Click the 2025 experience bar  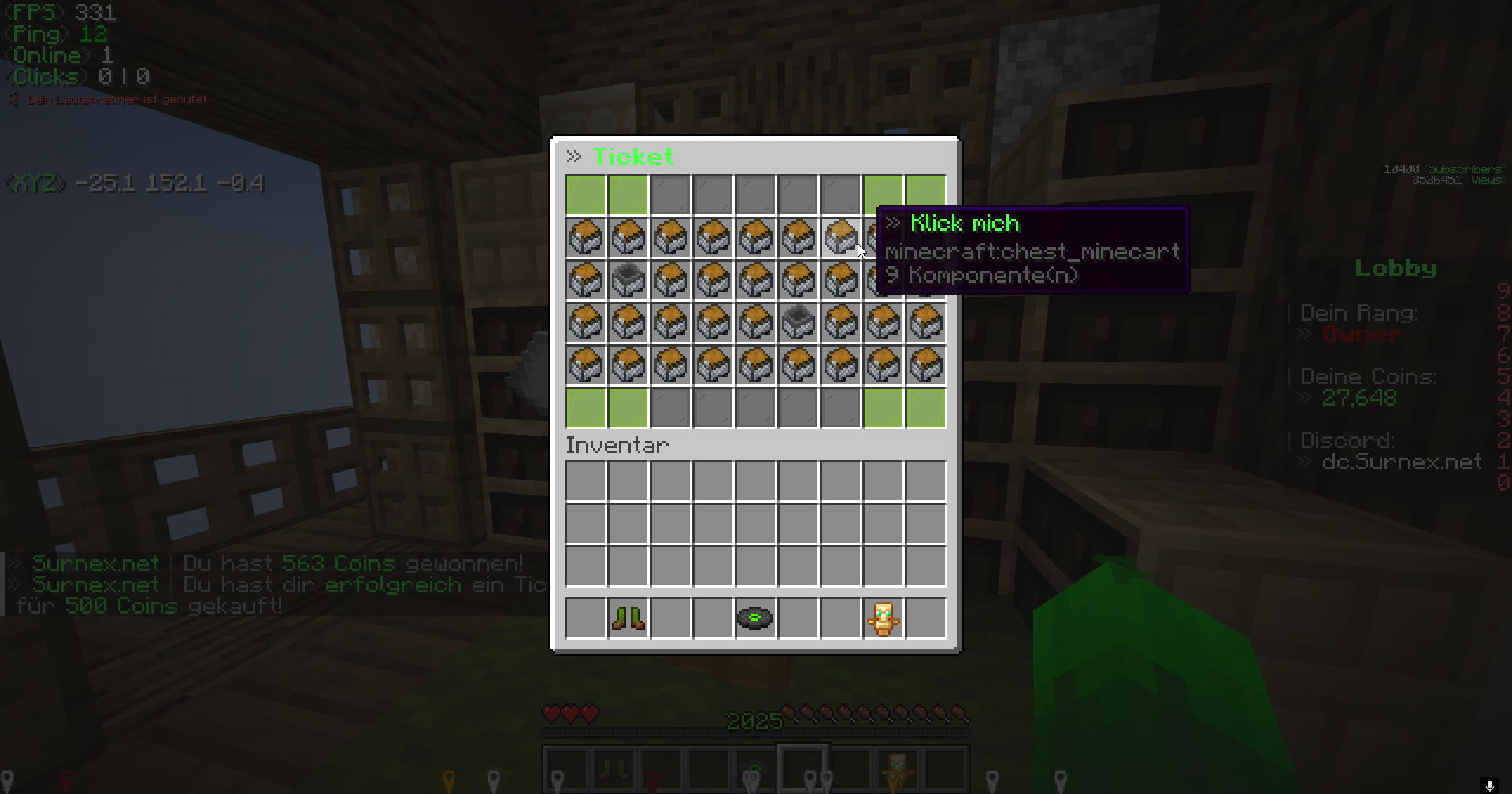point(752,719)
